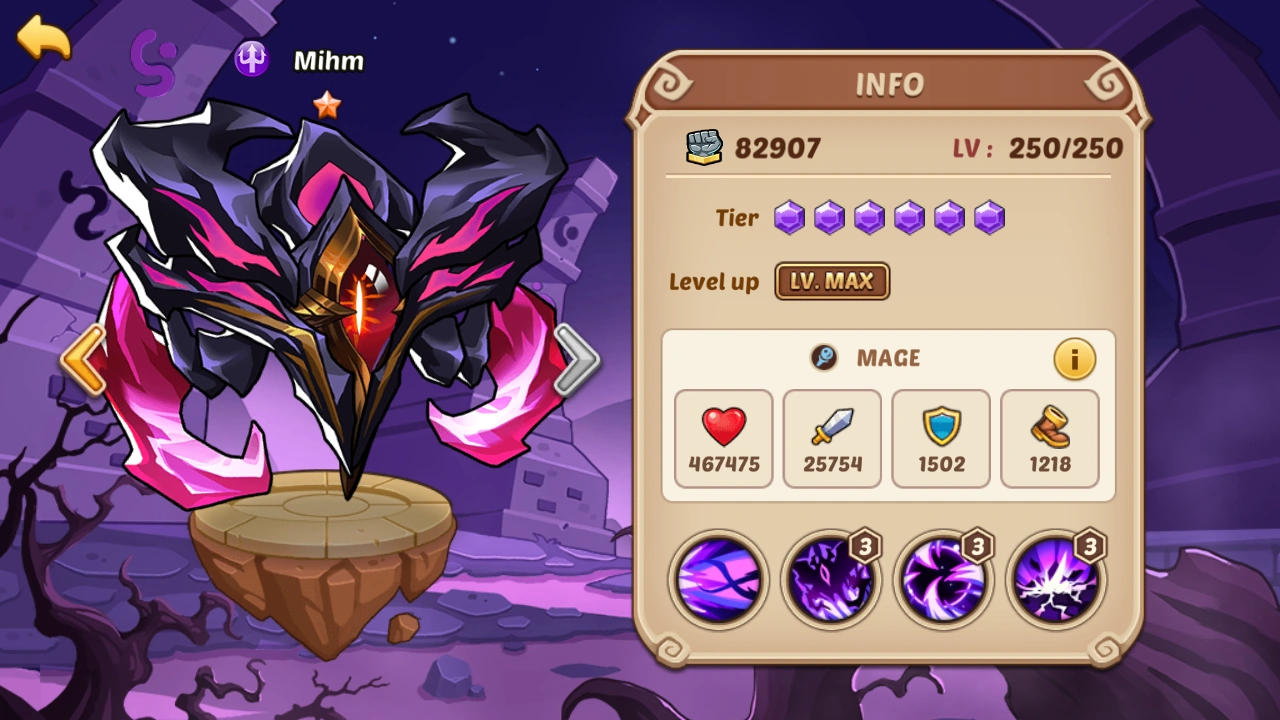This screenshot has height=720, width=1280.
Task: Select Mihm's first skill icon
Action: click(x=717, y=580)
